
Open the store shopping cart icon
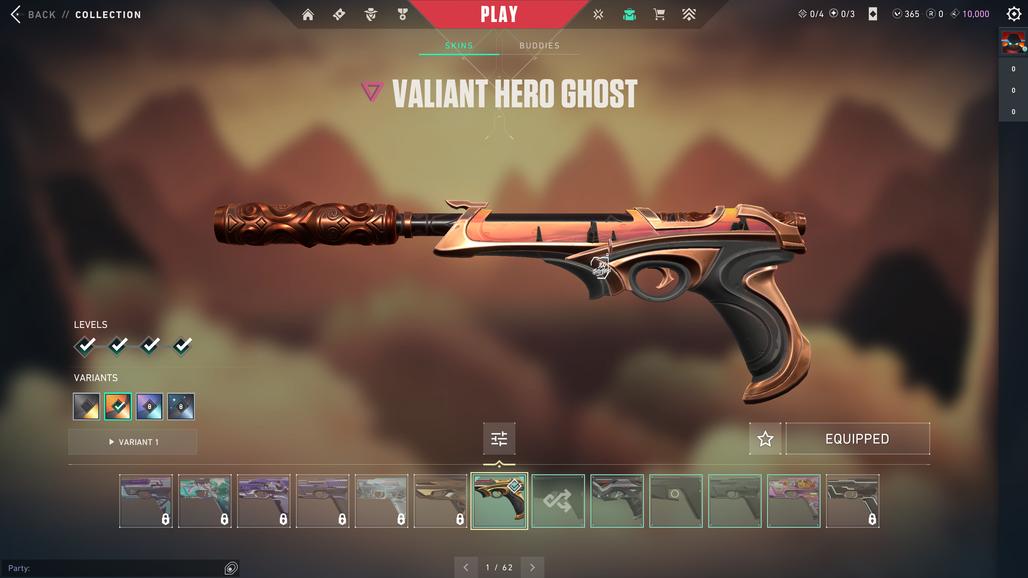[x=659, y=15]
